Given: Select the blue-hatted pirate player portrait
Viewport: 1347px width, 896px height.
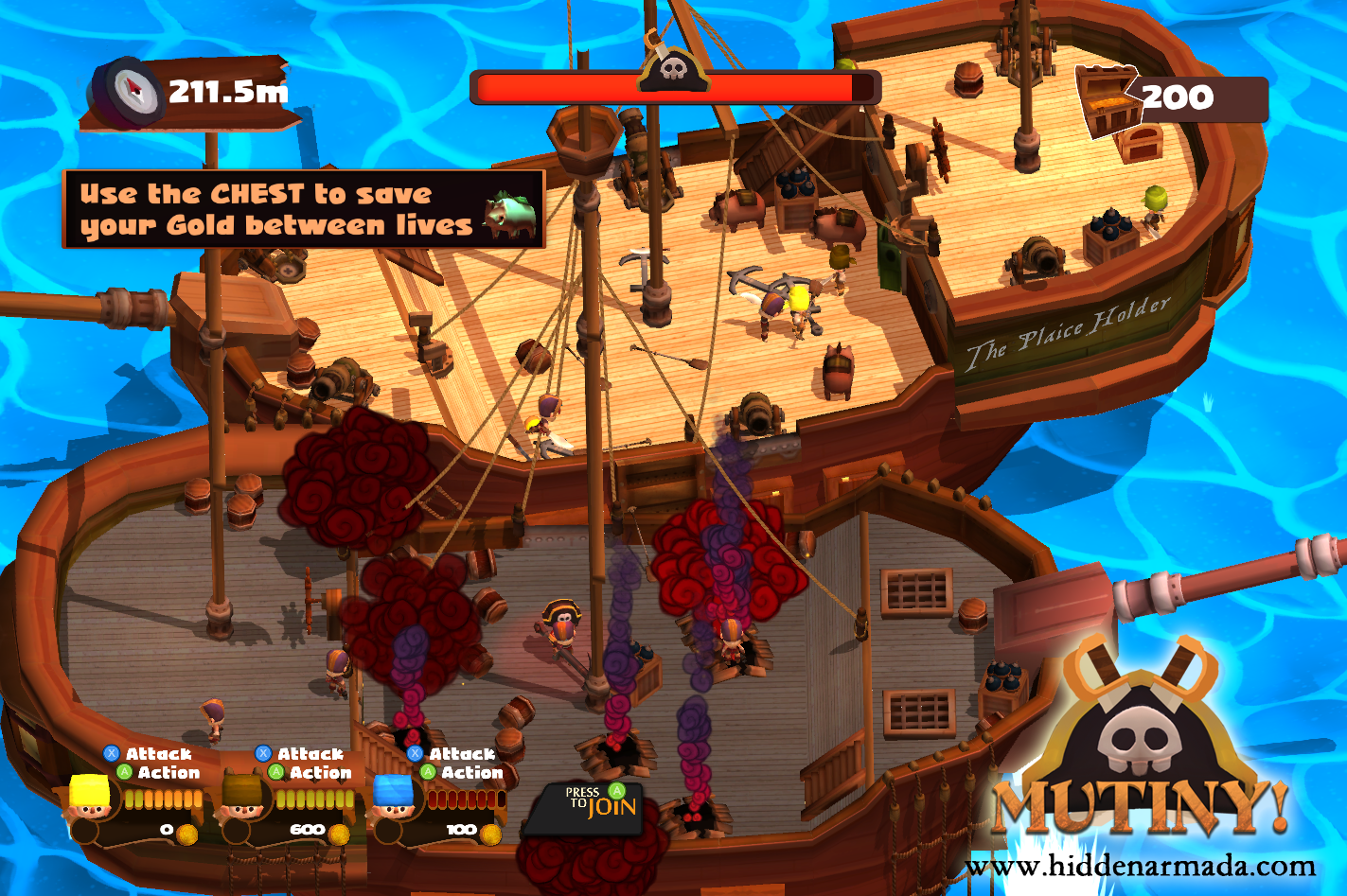Looking at the screenshot, I should [x=398, y=809].
